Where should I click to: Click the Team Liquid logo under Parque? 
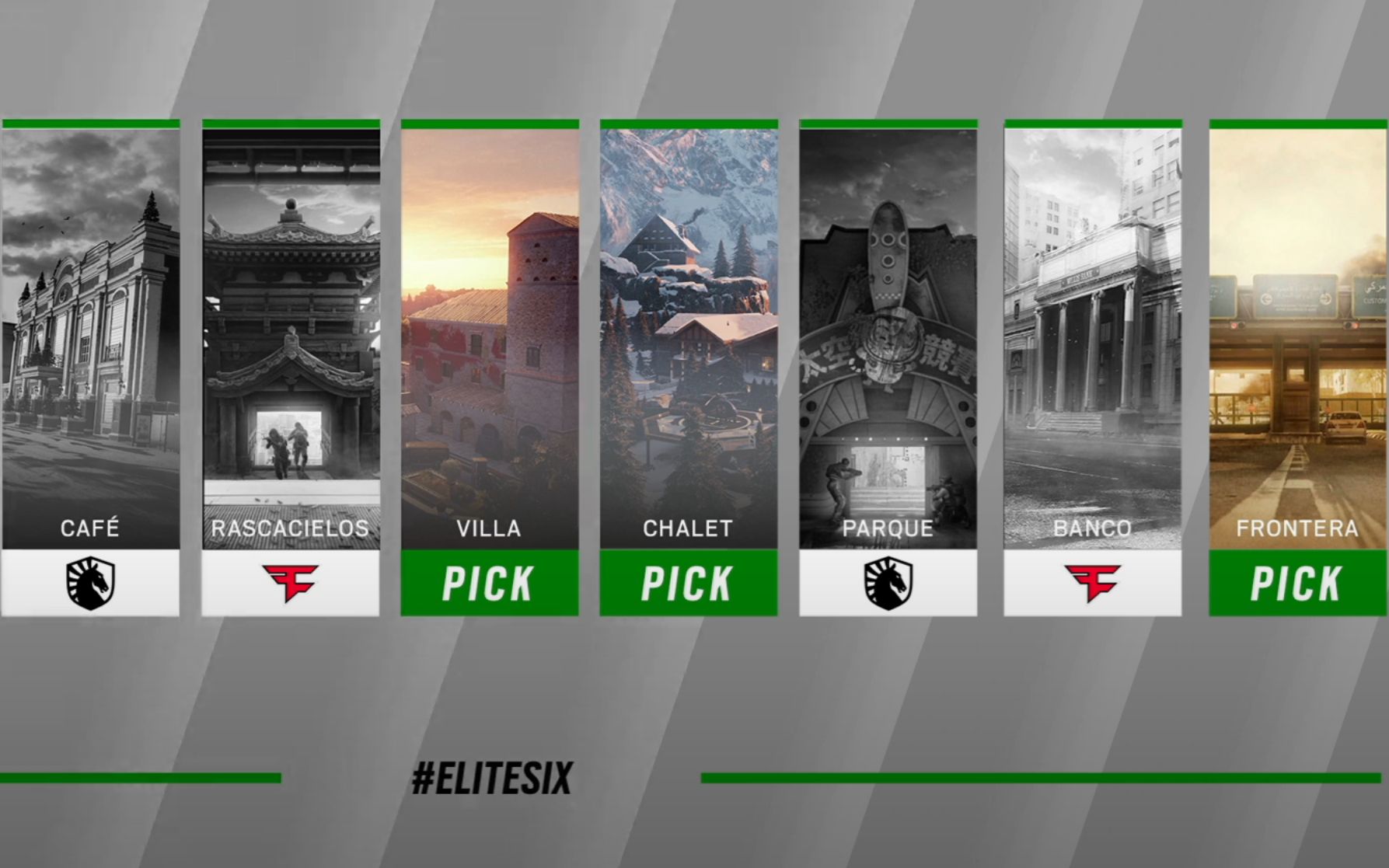tap(888, 583)
